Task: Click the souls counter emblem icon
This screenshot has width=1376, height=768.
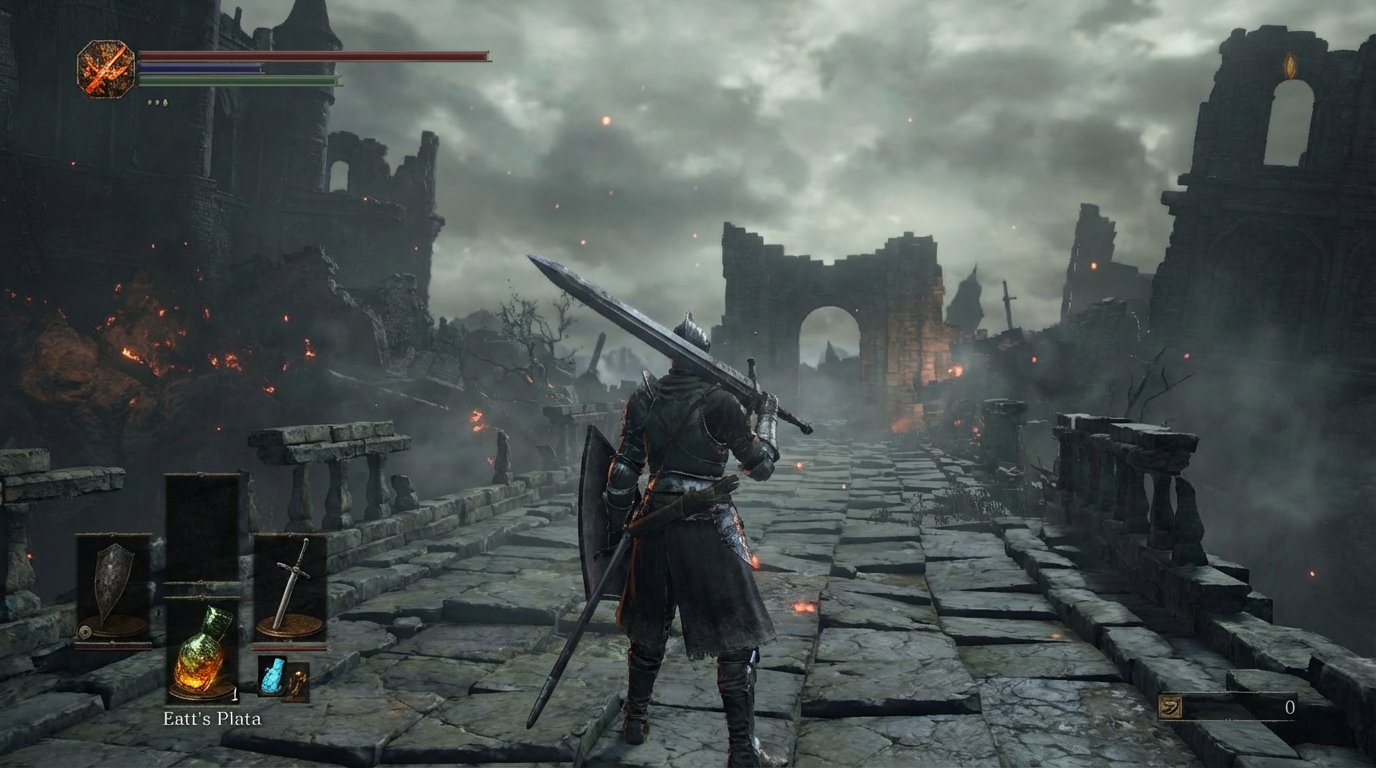Action: (1168, 706)
